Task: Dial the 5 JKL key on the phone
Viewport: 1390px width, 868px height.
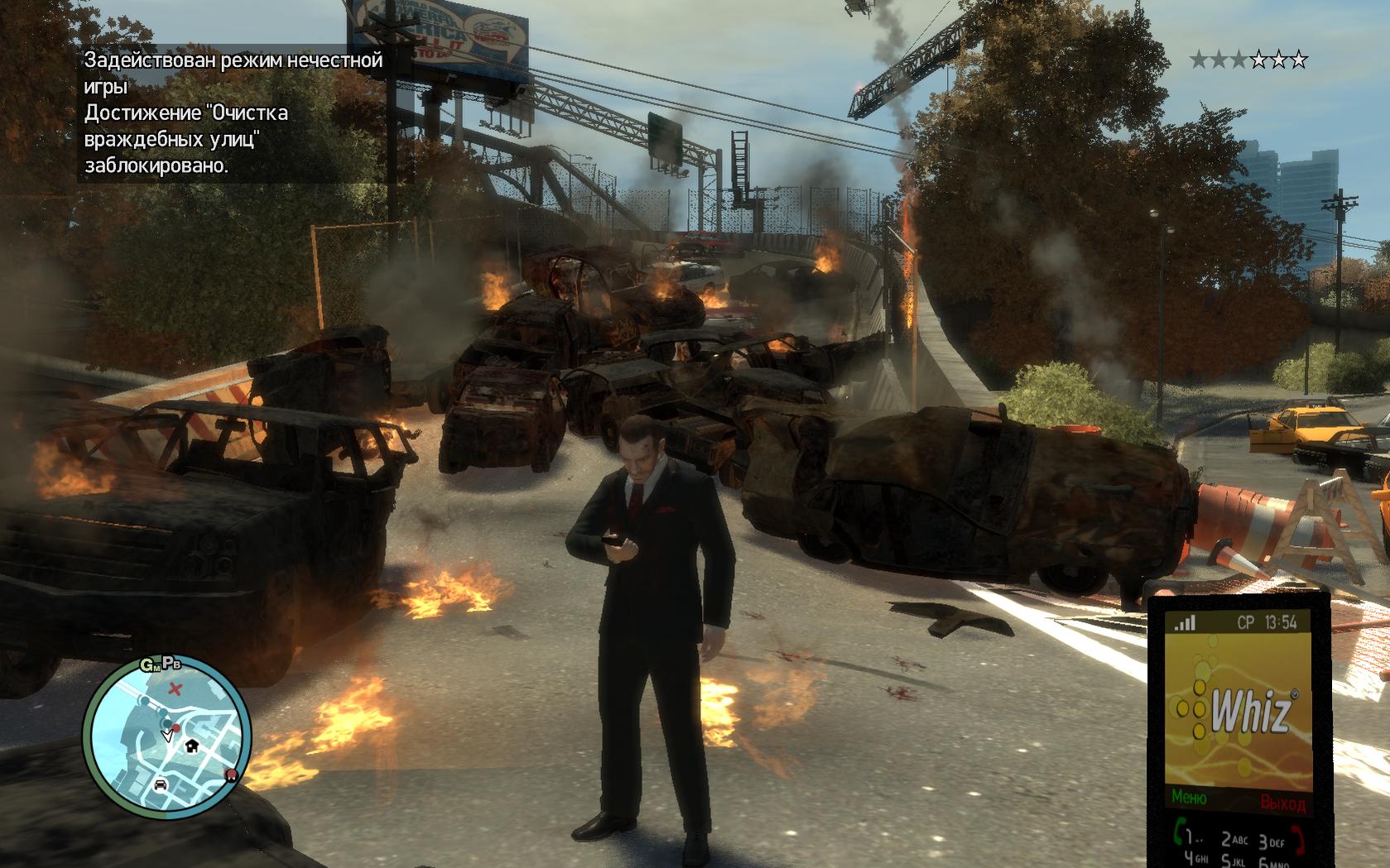Action: [x=1232, y=861]
